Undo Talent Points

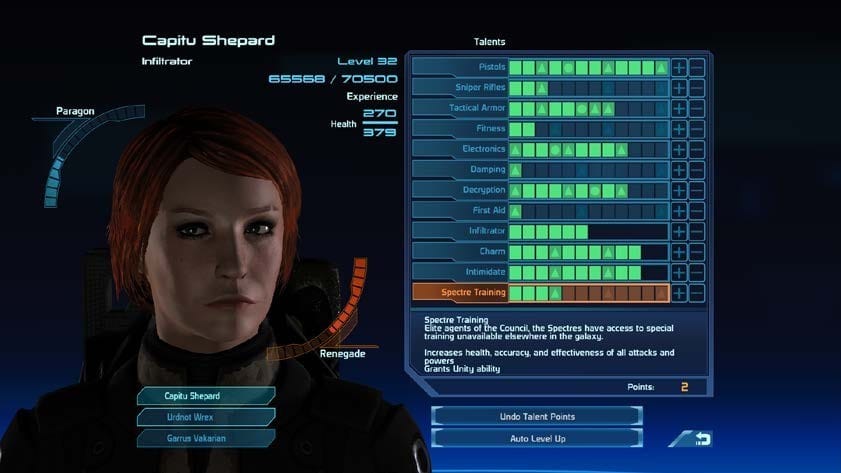[x=537, y=416]
